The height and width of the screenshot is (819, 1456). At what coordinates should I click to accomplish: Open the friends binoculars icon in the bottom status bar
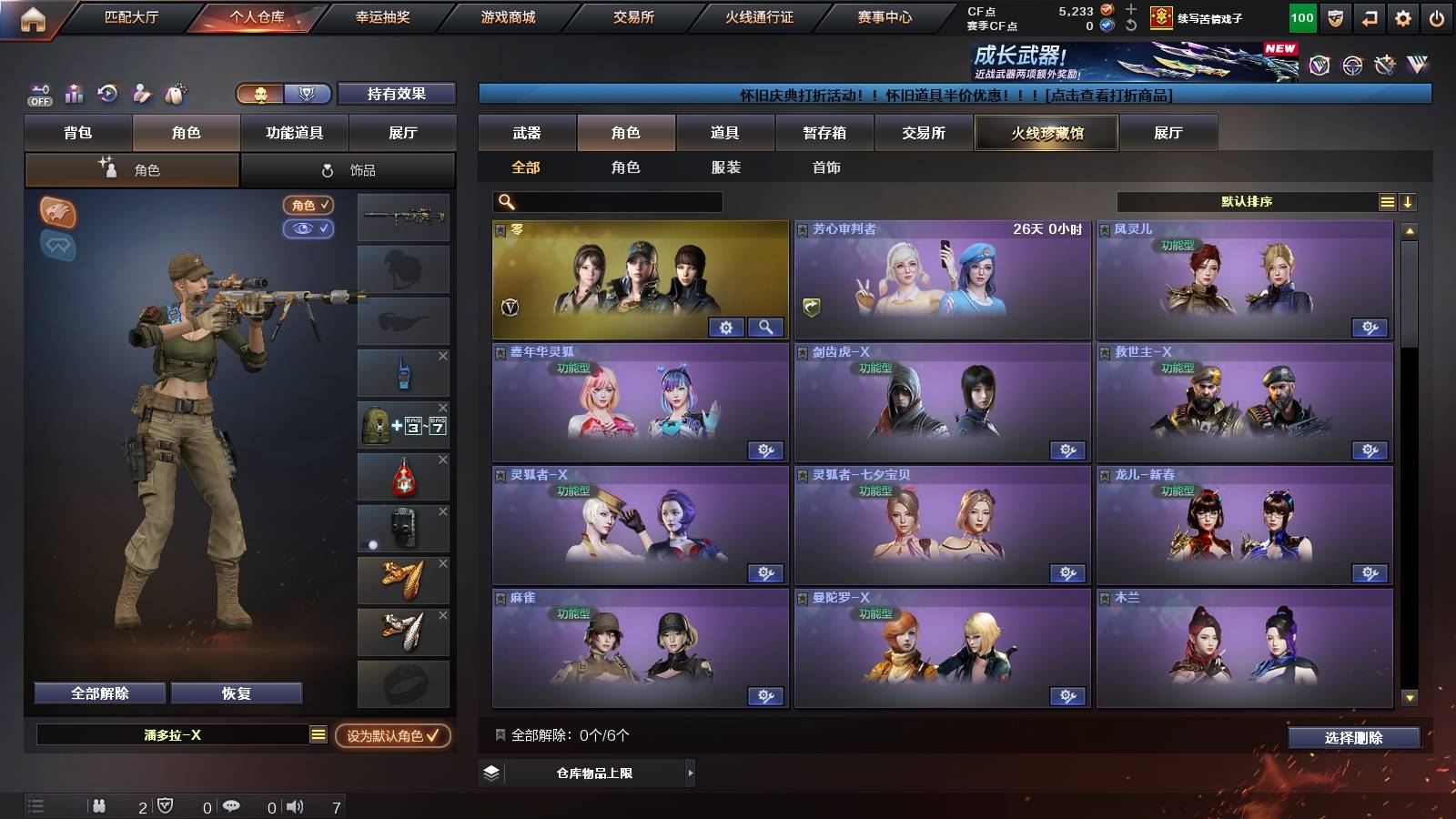[100, 806]
